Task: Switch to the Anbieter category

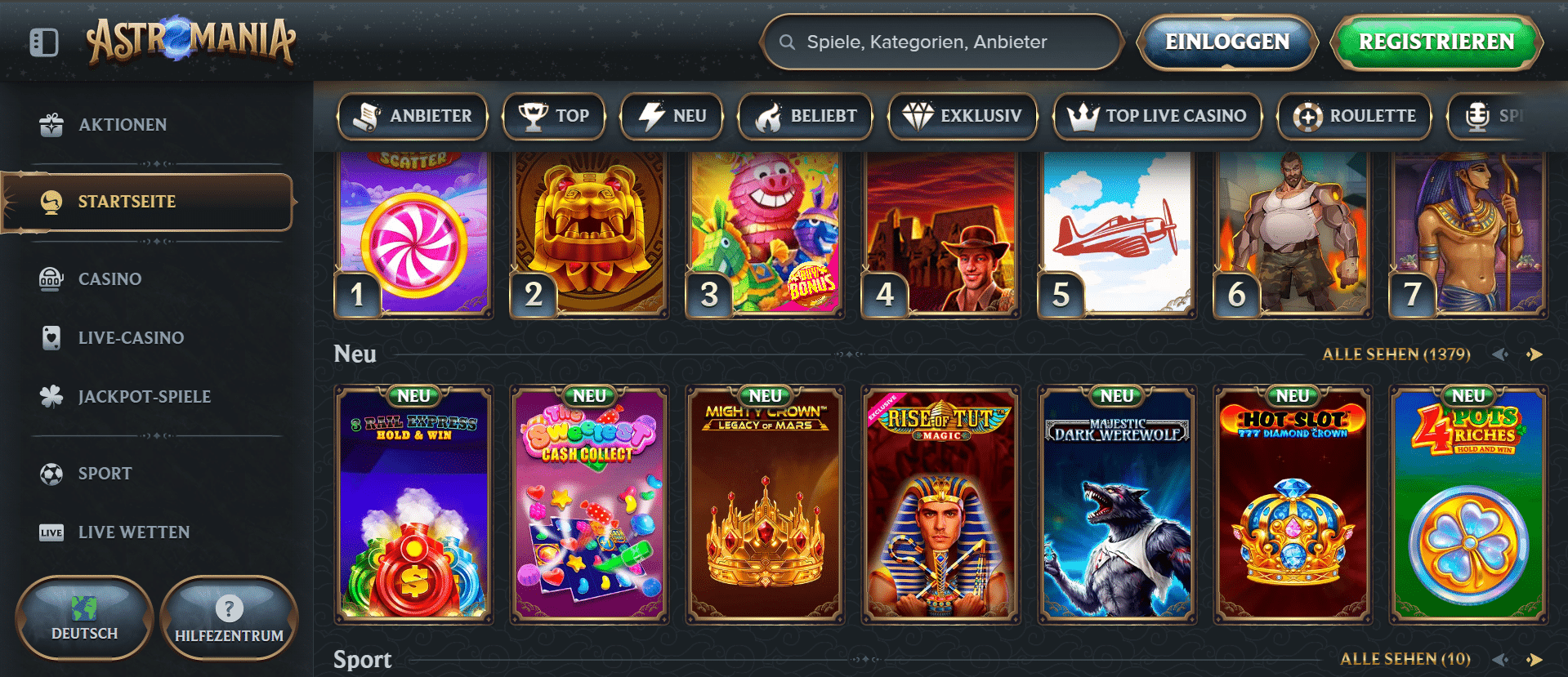Action: tap(413, 116)
